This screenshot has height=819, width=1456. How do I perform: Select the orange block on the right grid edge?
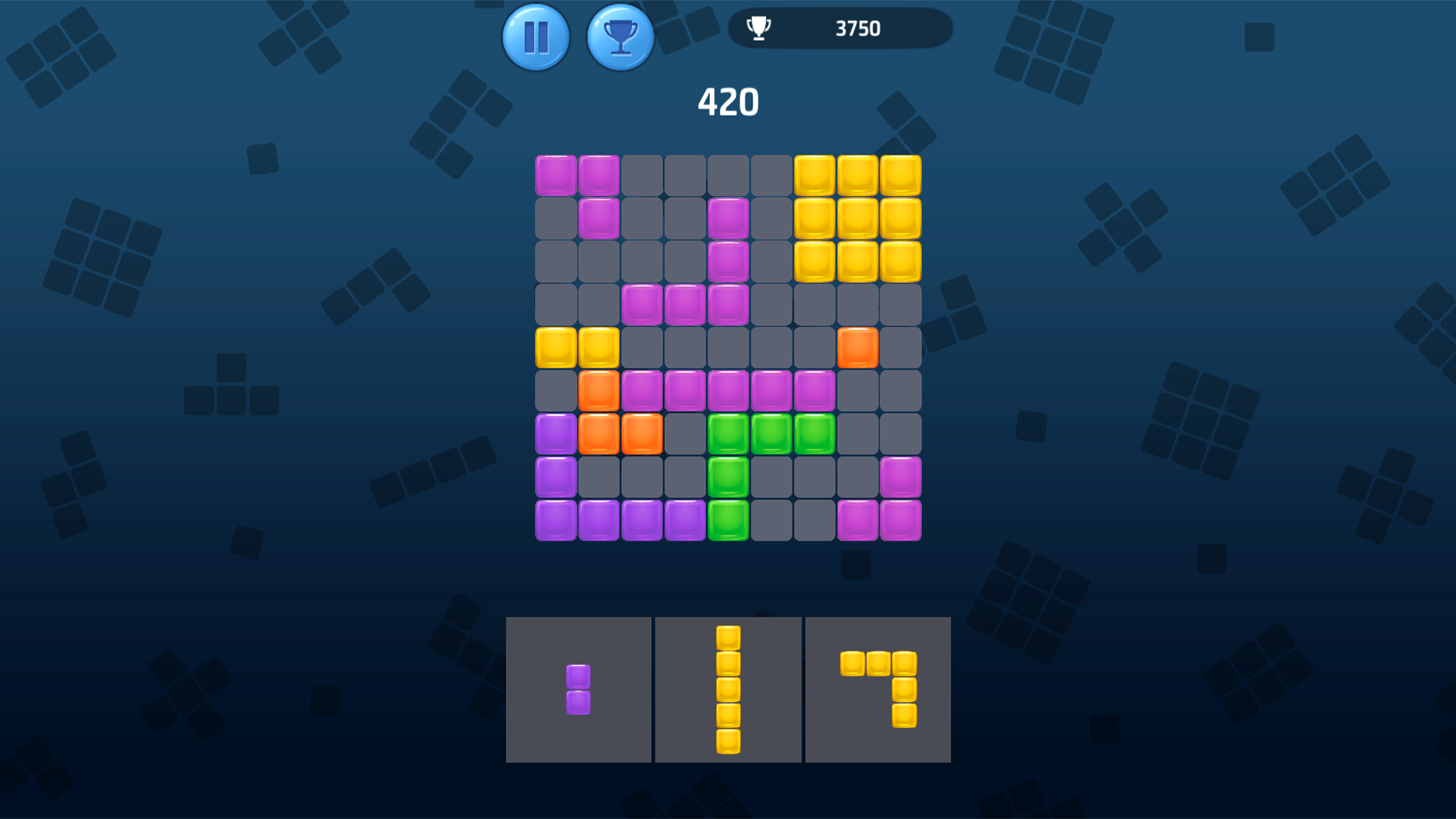click(x=857, y=348)
